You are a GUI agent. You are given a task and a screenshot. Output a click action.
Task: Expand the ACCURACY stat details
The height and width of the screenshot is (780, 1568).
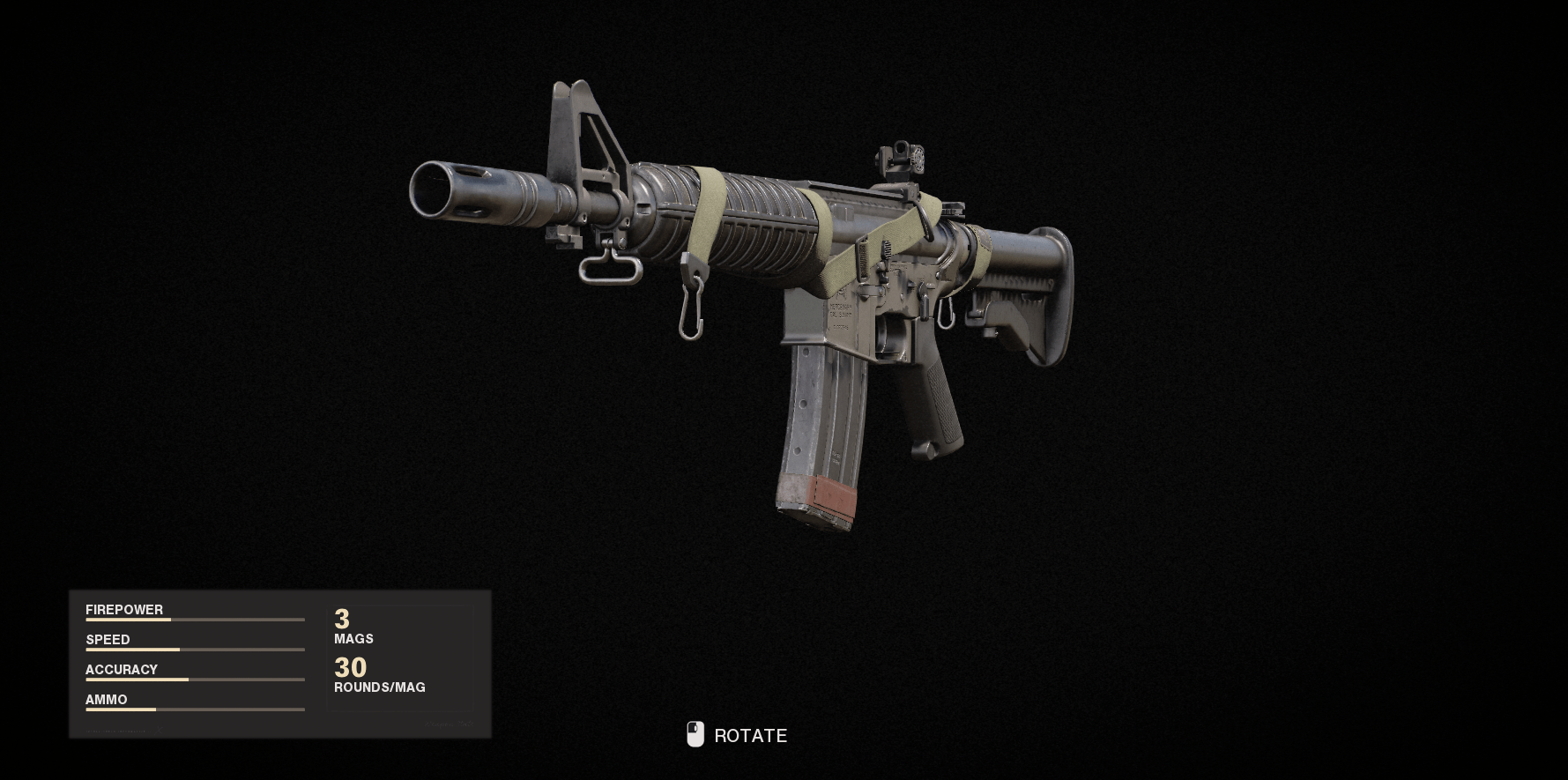pos(121,669)
